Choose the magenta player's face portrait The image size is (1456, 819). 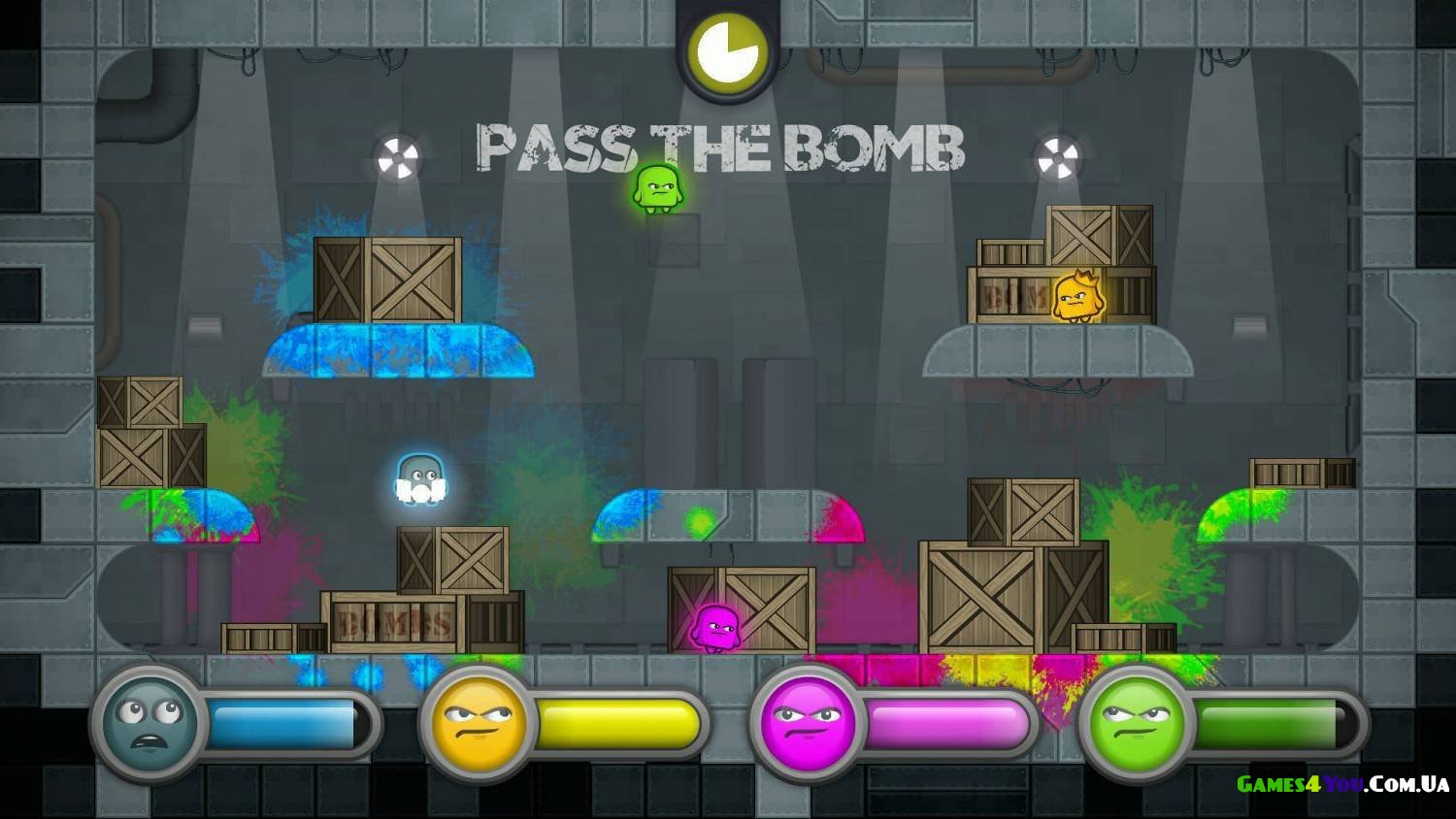808,722
